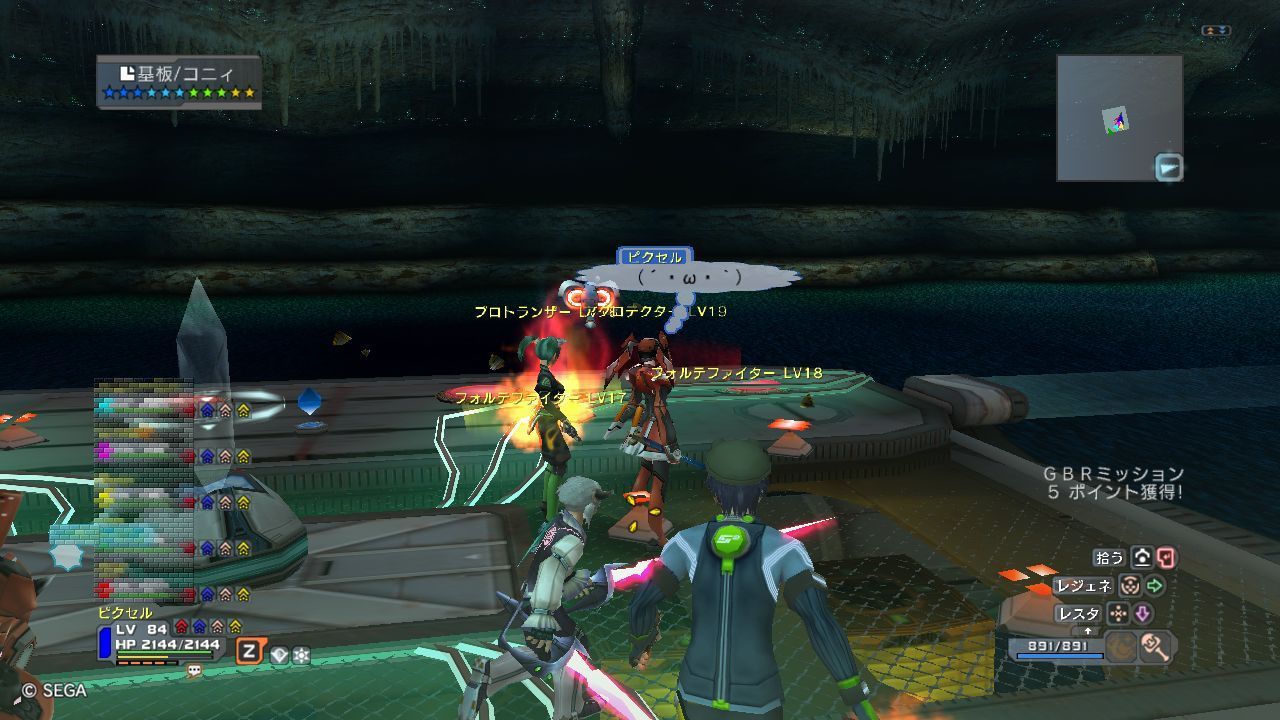Click the blue defense buff arrow icon
Image resolution: width=1280 pixels, height=720 pixels.
pyautogui.click(x=199, y=627)
